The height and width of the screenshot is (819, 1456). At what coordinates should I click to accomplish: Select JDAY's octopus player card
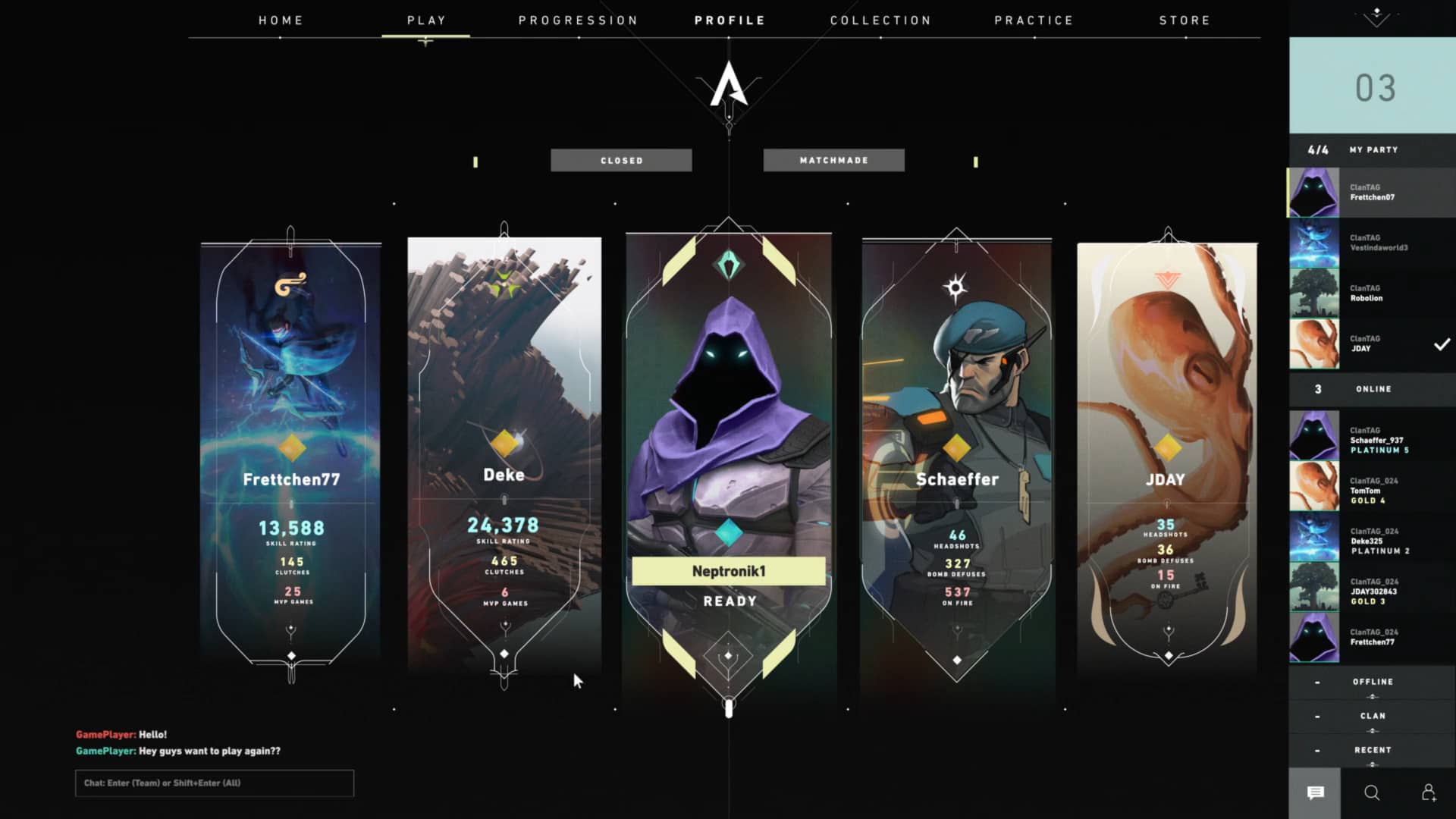pyautogui.click(x=1167, y=455)
